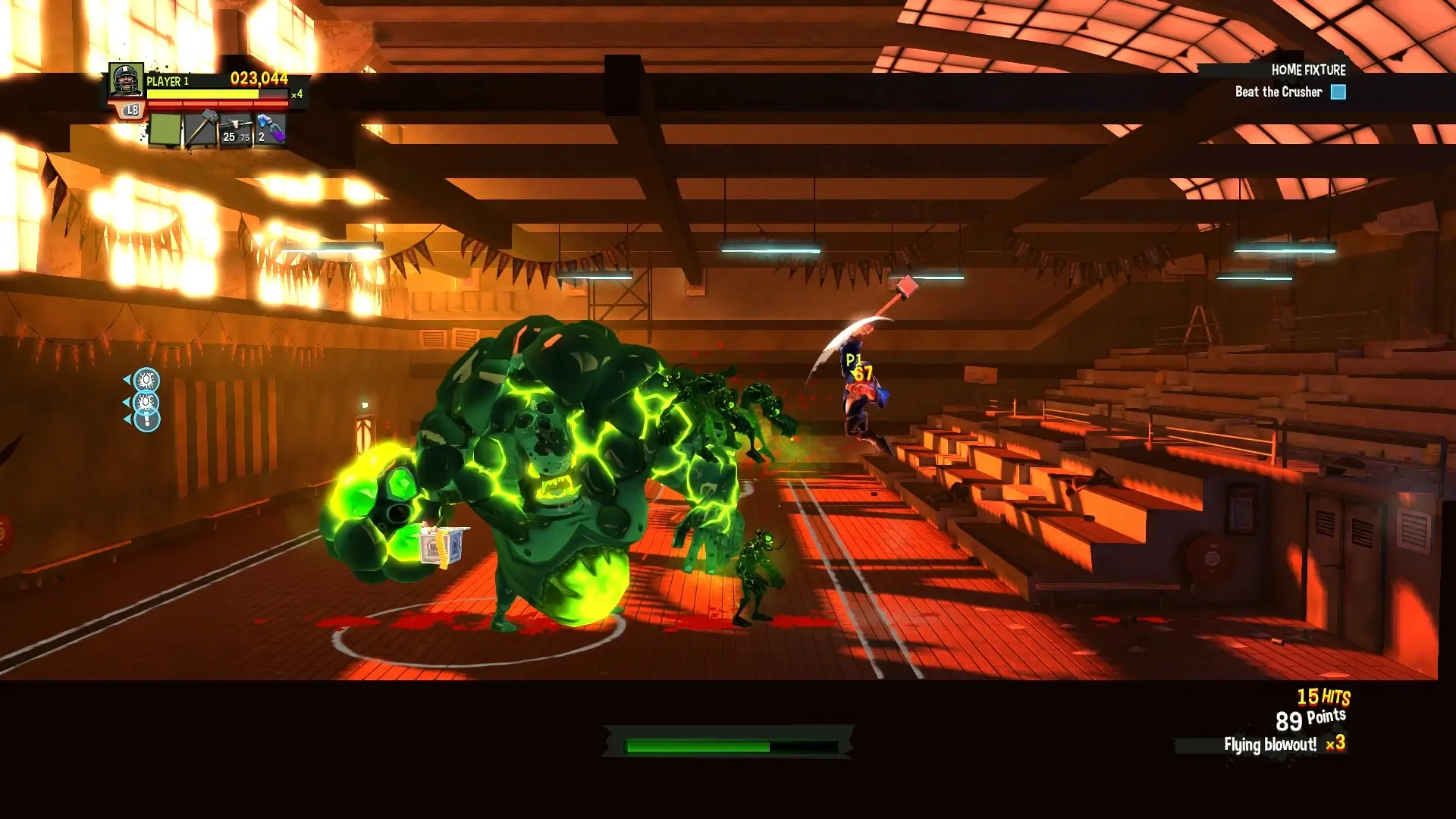Click the topmost plague indicator icon
Screen dimensions: 1456x819
coord(146,380)
